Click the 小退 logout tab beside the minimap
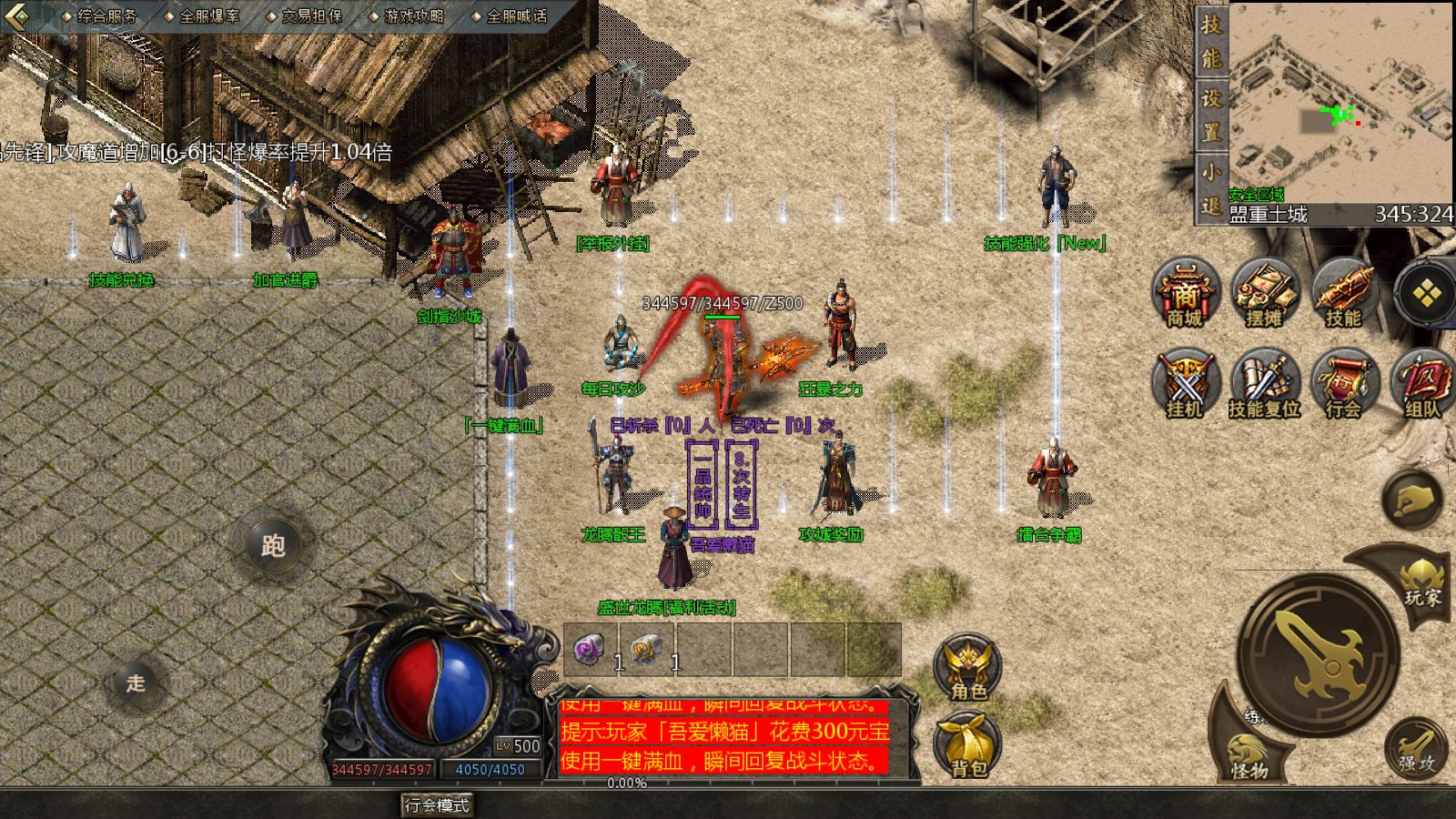The height and width of the screenshot is (819, 1456). (1210, 187)
